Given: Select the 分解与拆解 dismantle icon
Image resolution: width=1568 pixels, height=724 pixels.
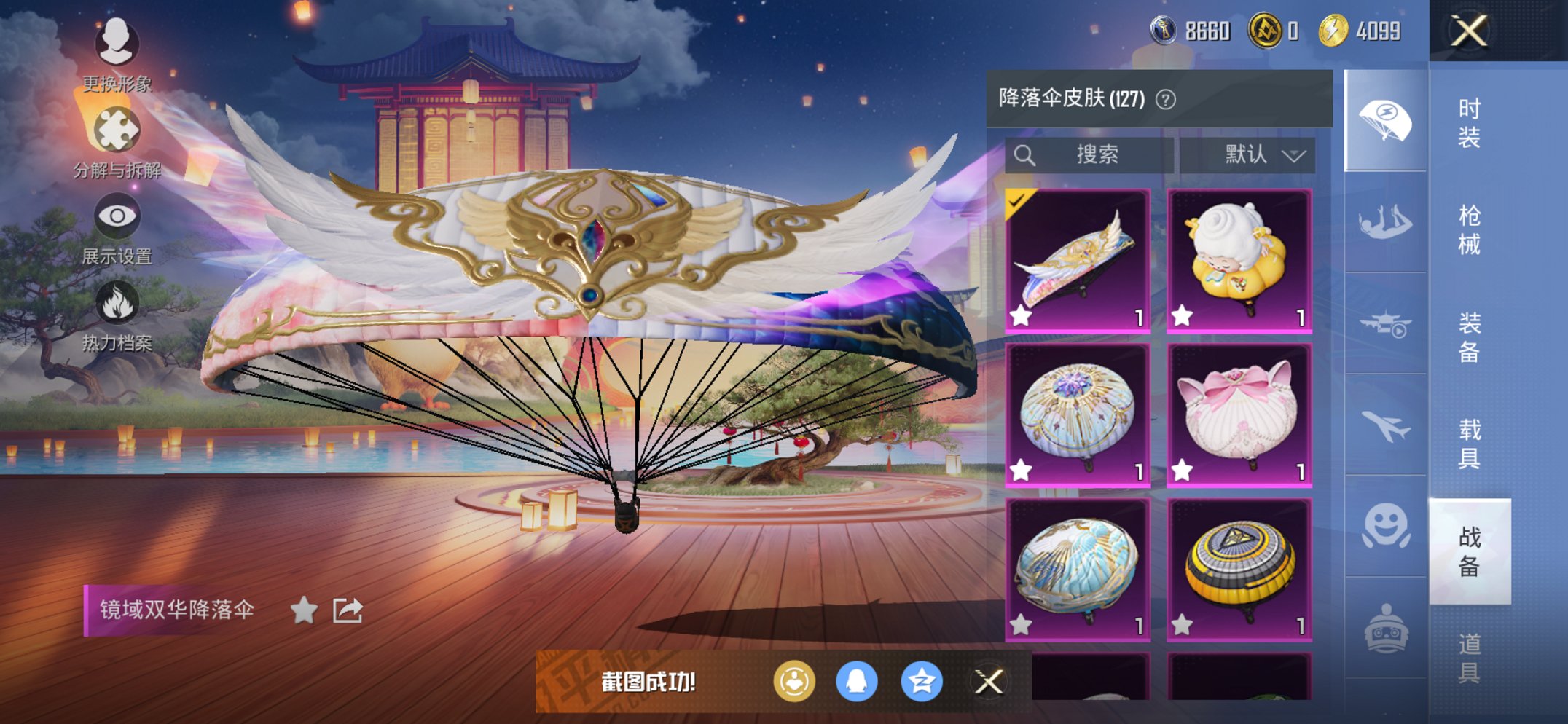Looking at the screenshot, I should click(x=117, y=125).
